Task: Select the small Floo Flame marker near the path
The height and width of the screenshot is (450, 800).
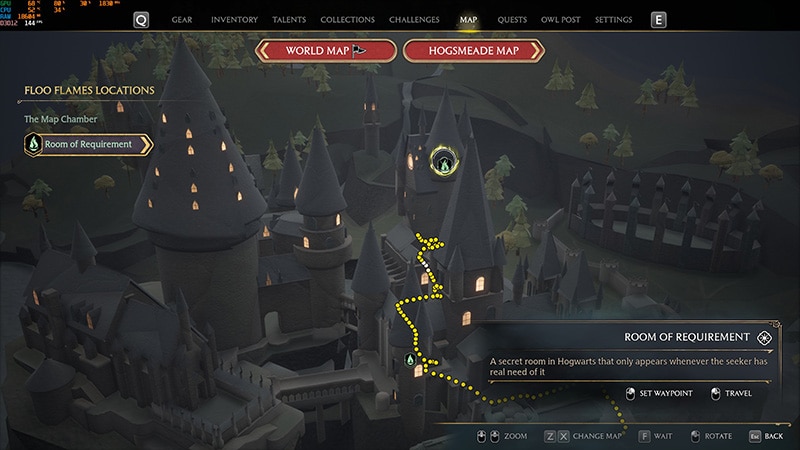Action: 409,359
